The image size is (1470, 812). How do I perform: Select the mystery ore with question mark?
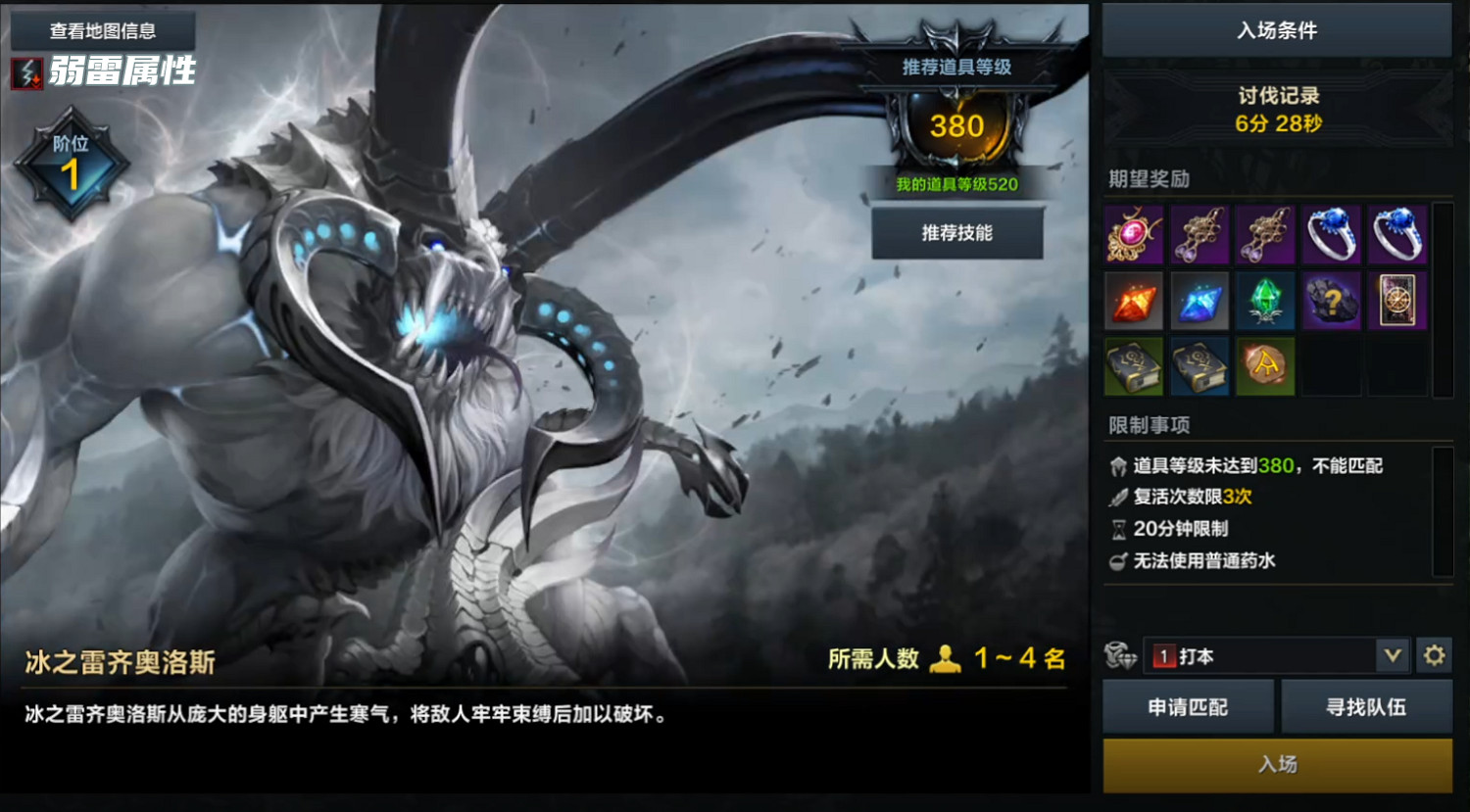coord(1331,301)
